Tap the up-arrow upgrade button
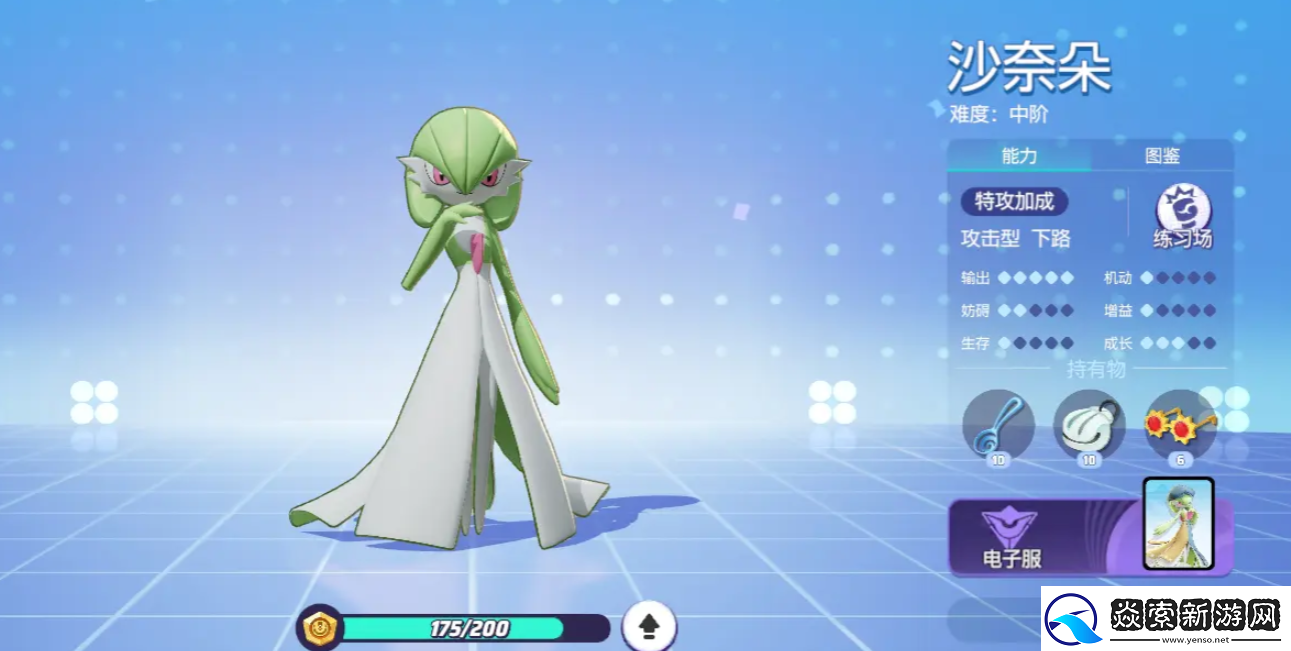This screenshot has width=1291, height=651. point(649,627)
